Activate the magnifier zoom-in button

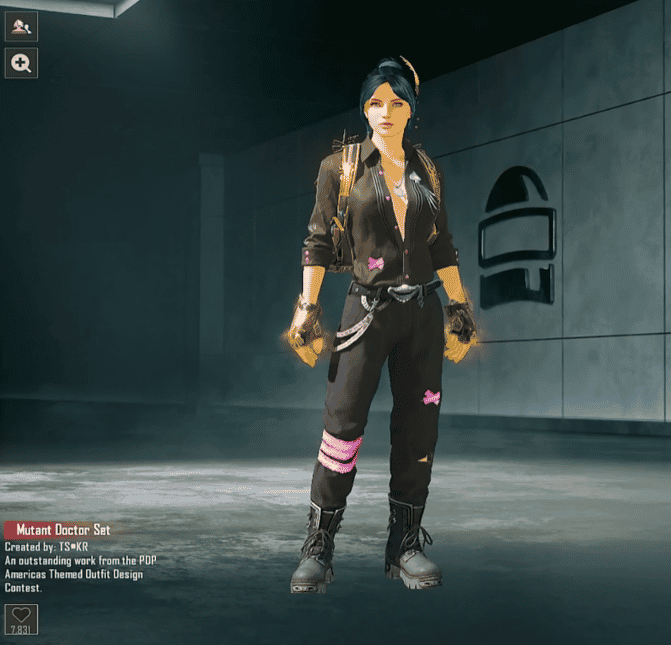(21, 64)
